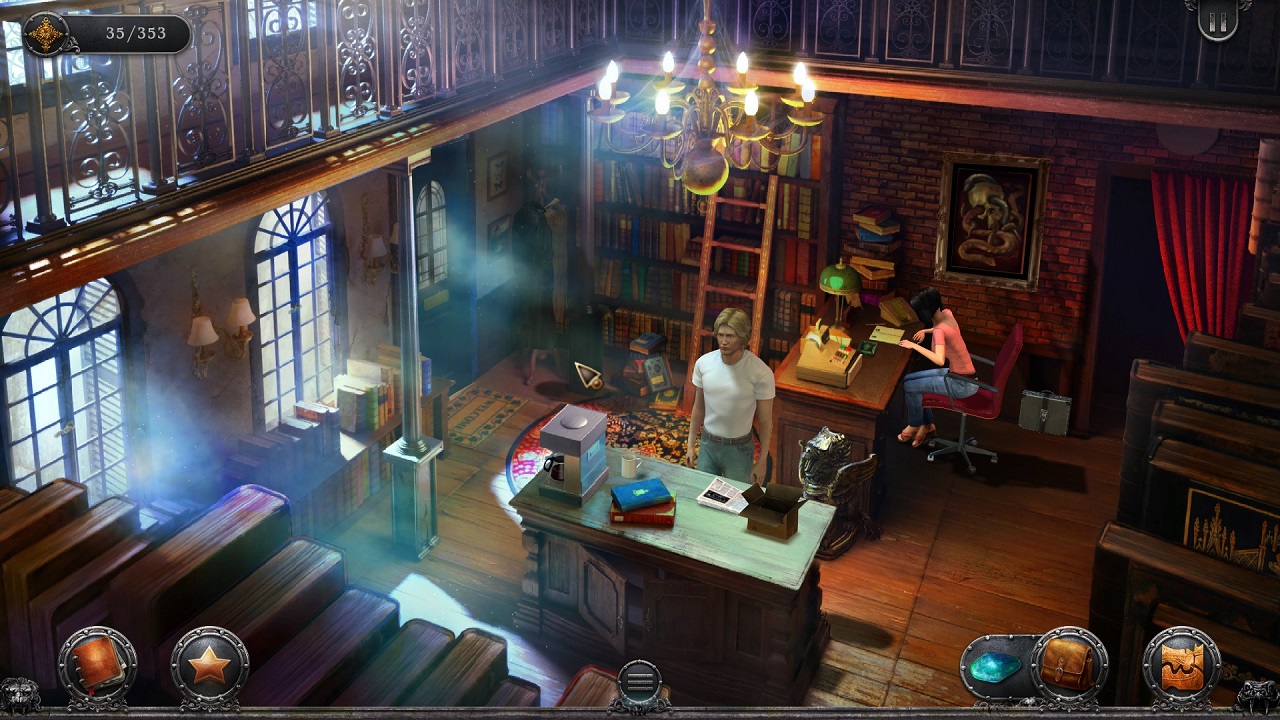
Task: Open the puzzle-piece map button
Action: pyautogui.click(x=1181, y=664)
